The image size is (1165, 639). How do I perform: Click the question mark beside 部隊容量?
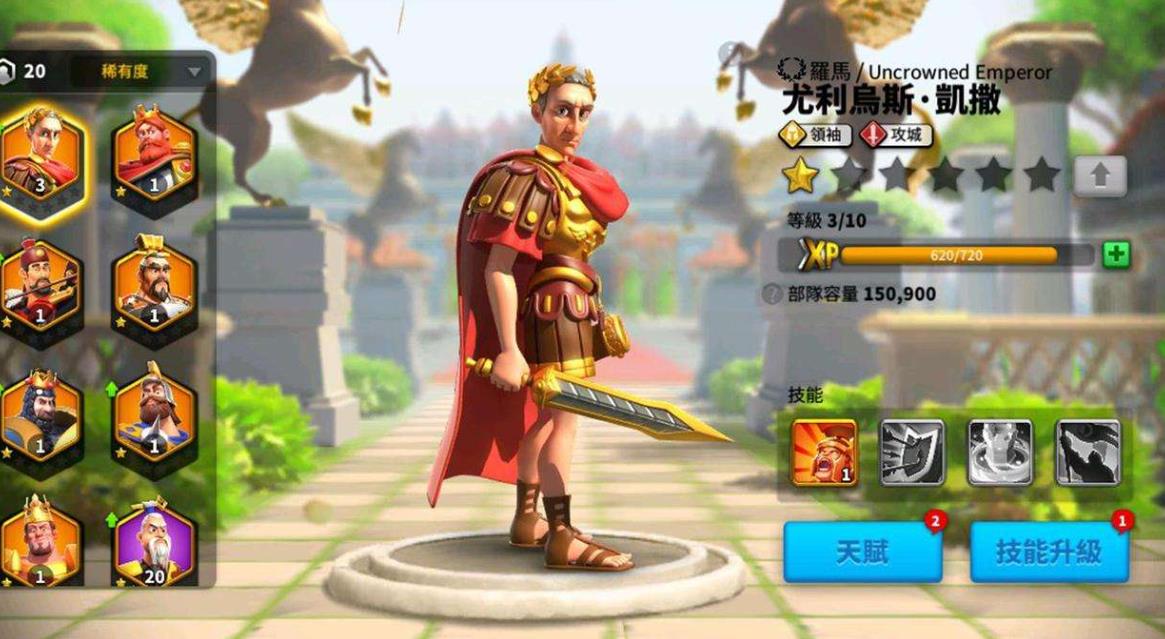[x=771, y=294]
